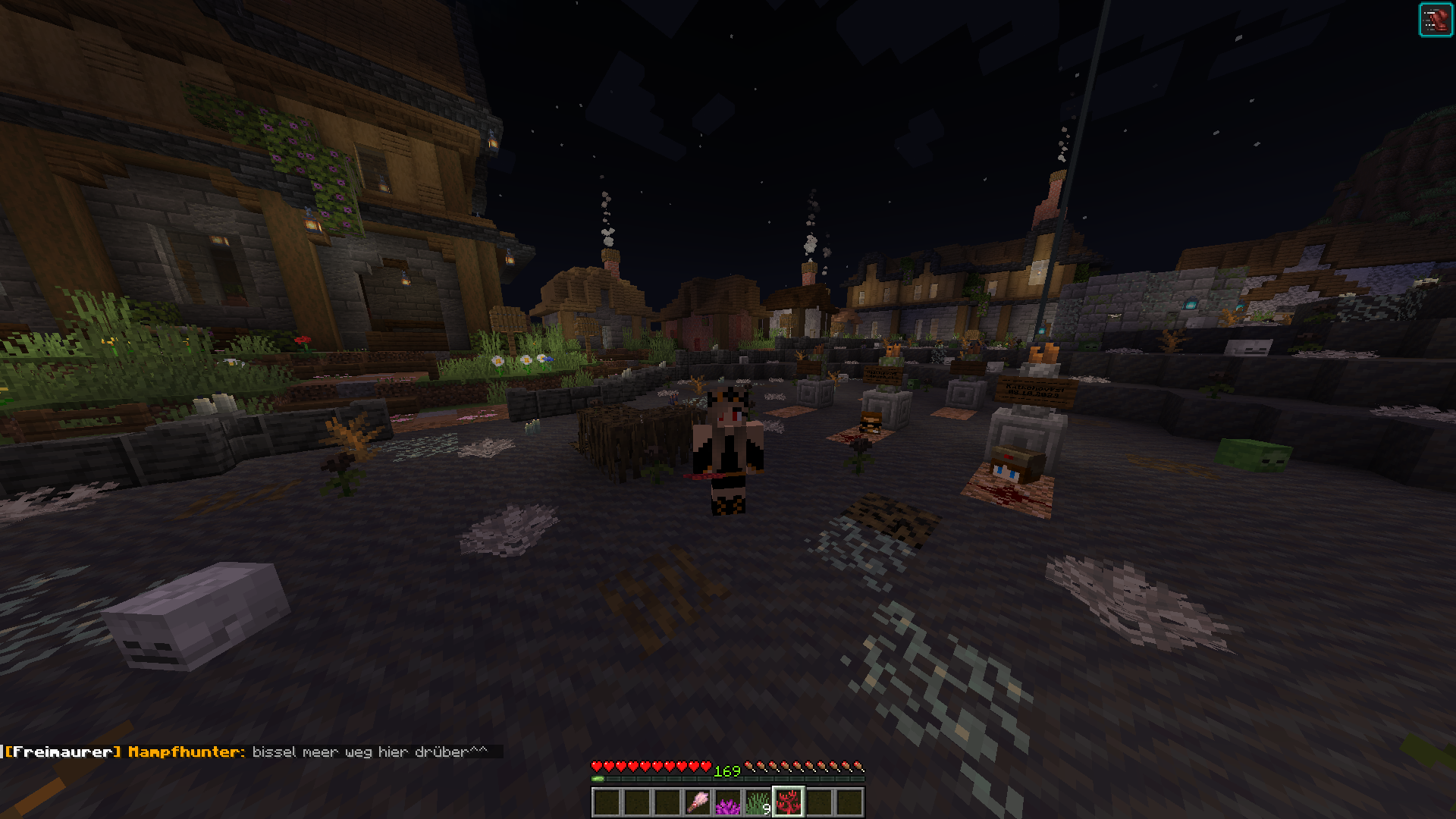Click the teal-framed status effect icon
1456x819 pixels.
point(1435,20)
